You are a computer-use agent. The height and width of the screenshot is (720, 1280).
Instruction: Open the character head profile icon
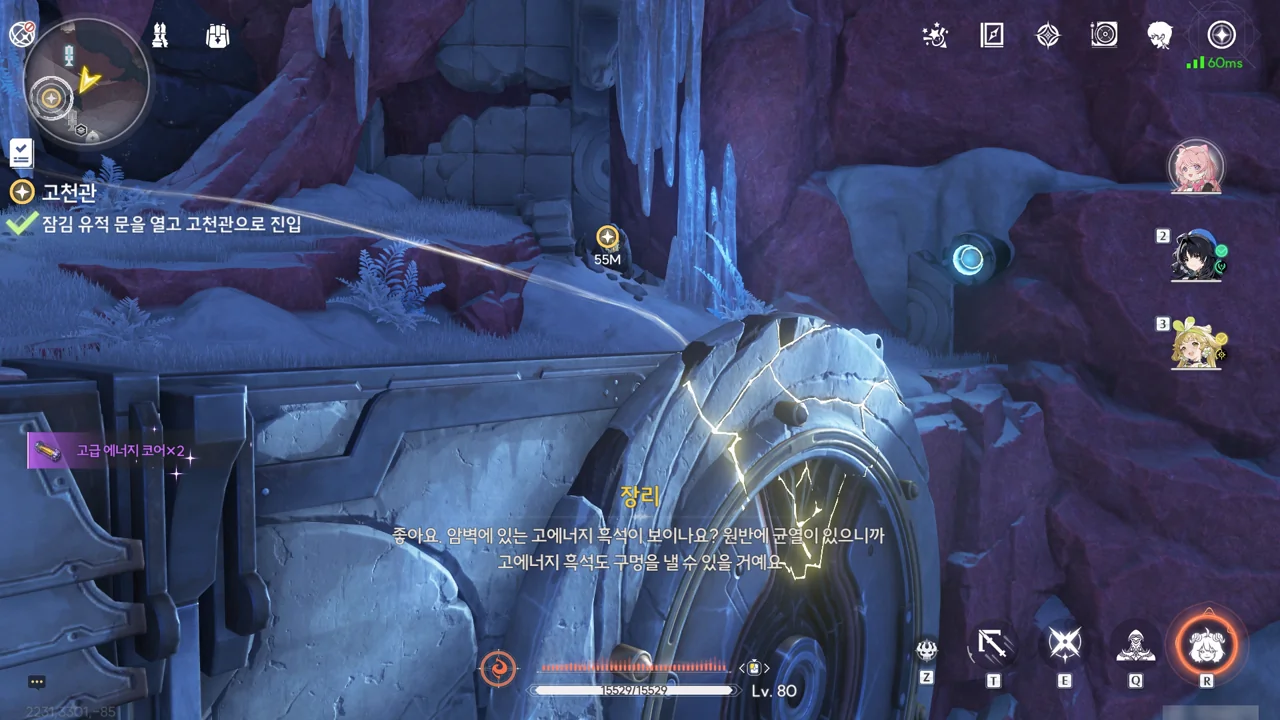click(x=1160, y=36)
